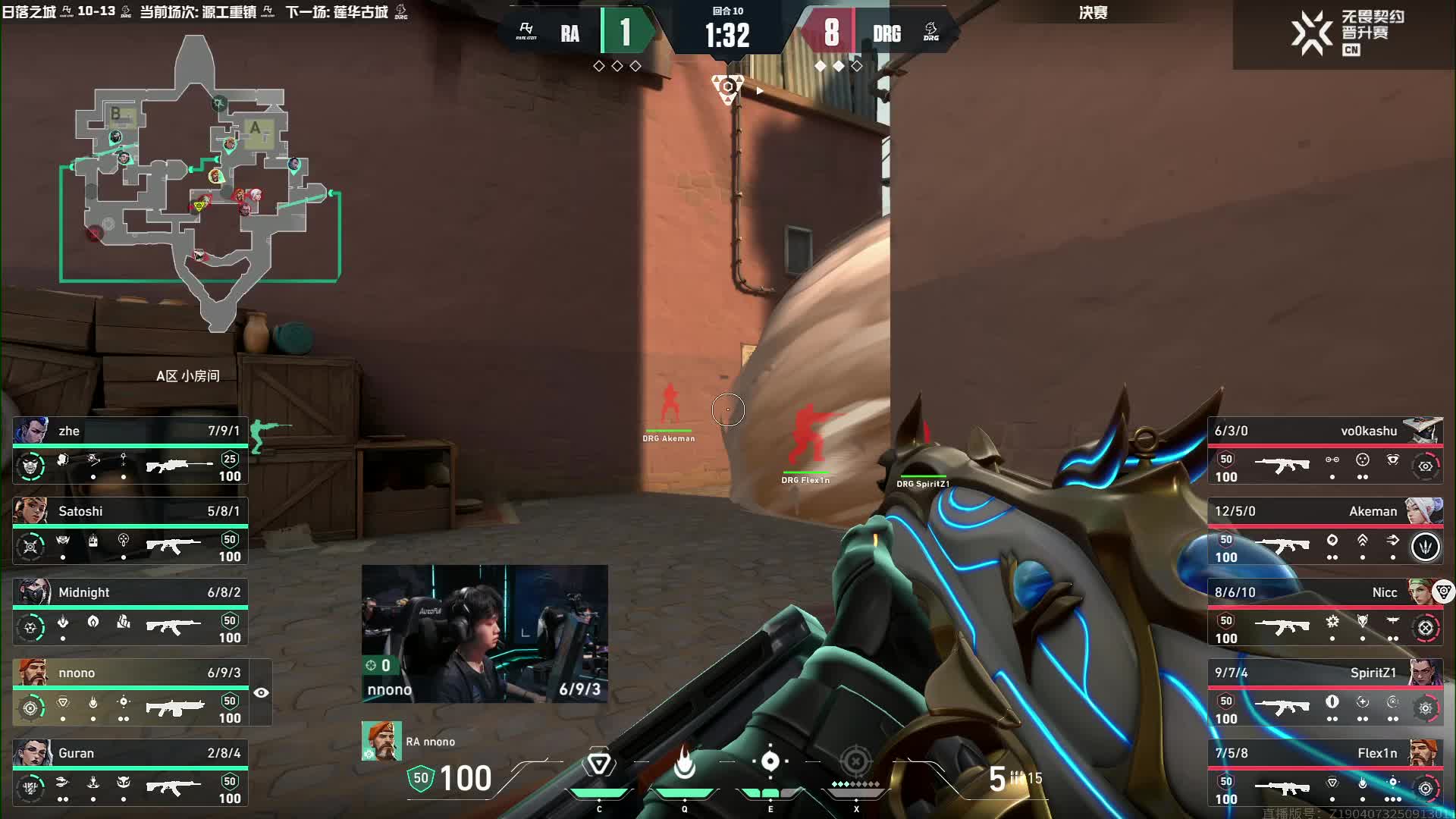Viewport: 1456px width, 819px height.
Task: Activate the ability icon above C
Action: click(x=599, y=763)
